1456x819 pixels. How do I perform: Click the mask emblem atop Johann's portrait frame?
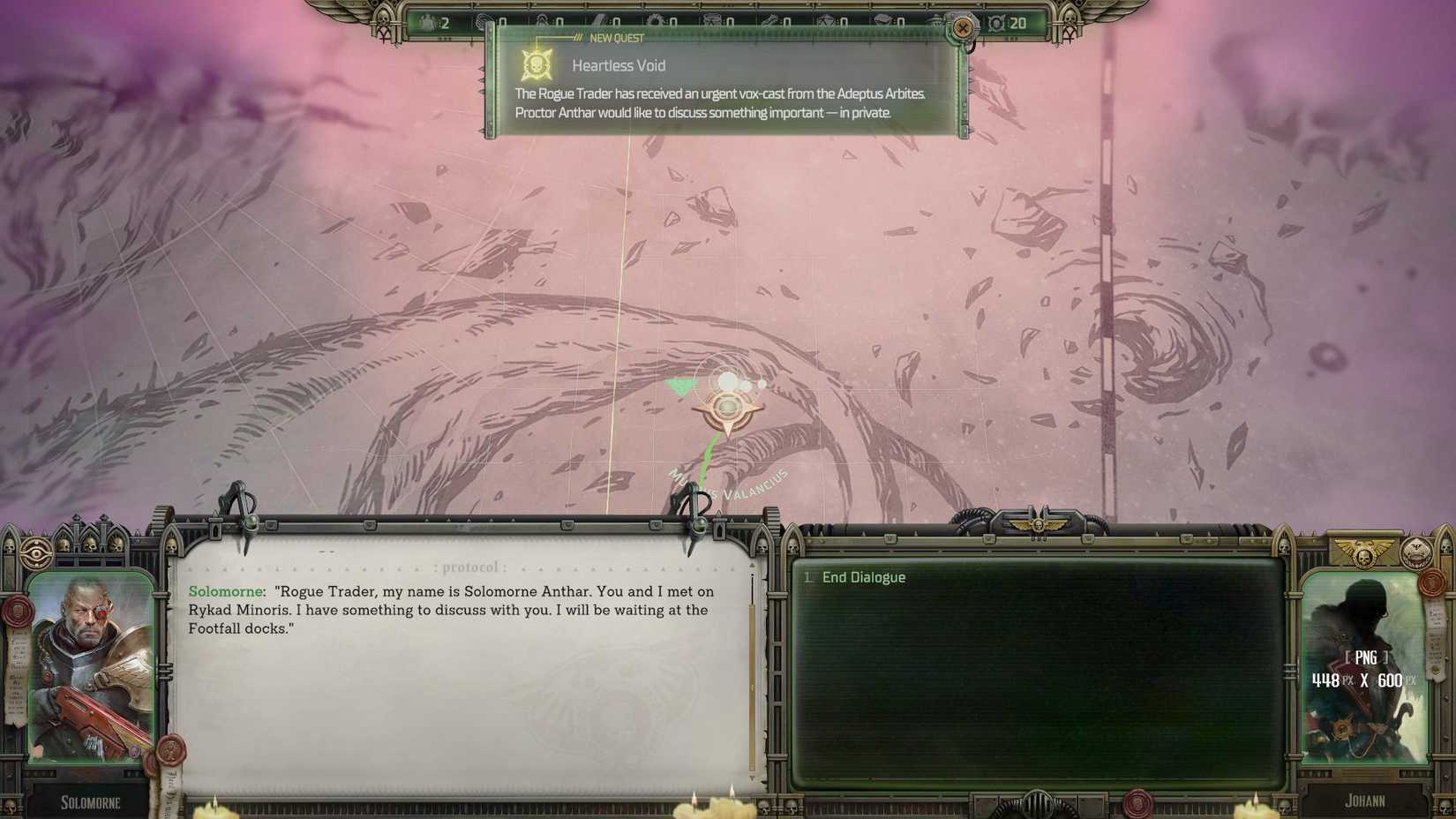(1416, 553)
